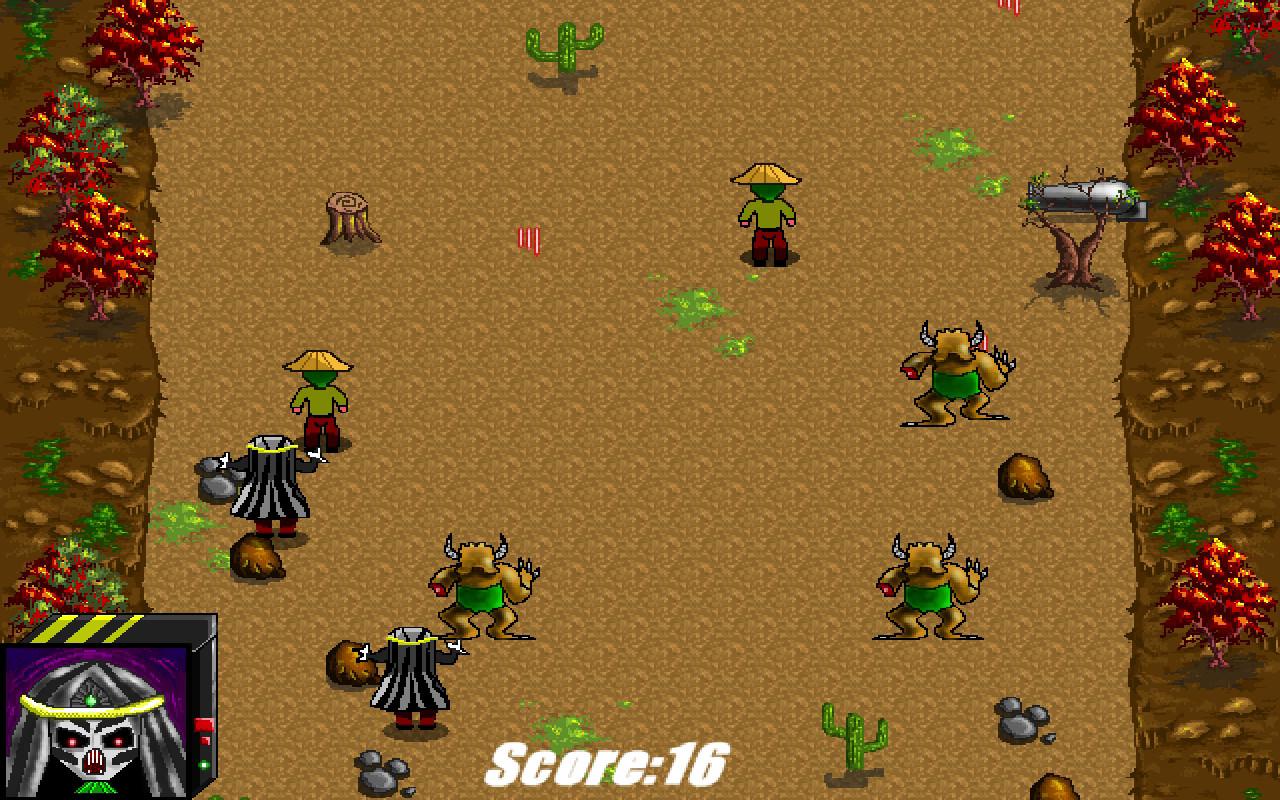Select the headless striped-coat enemy near the rock
This screenshot has height=800, width=1280.
270,490
